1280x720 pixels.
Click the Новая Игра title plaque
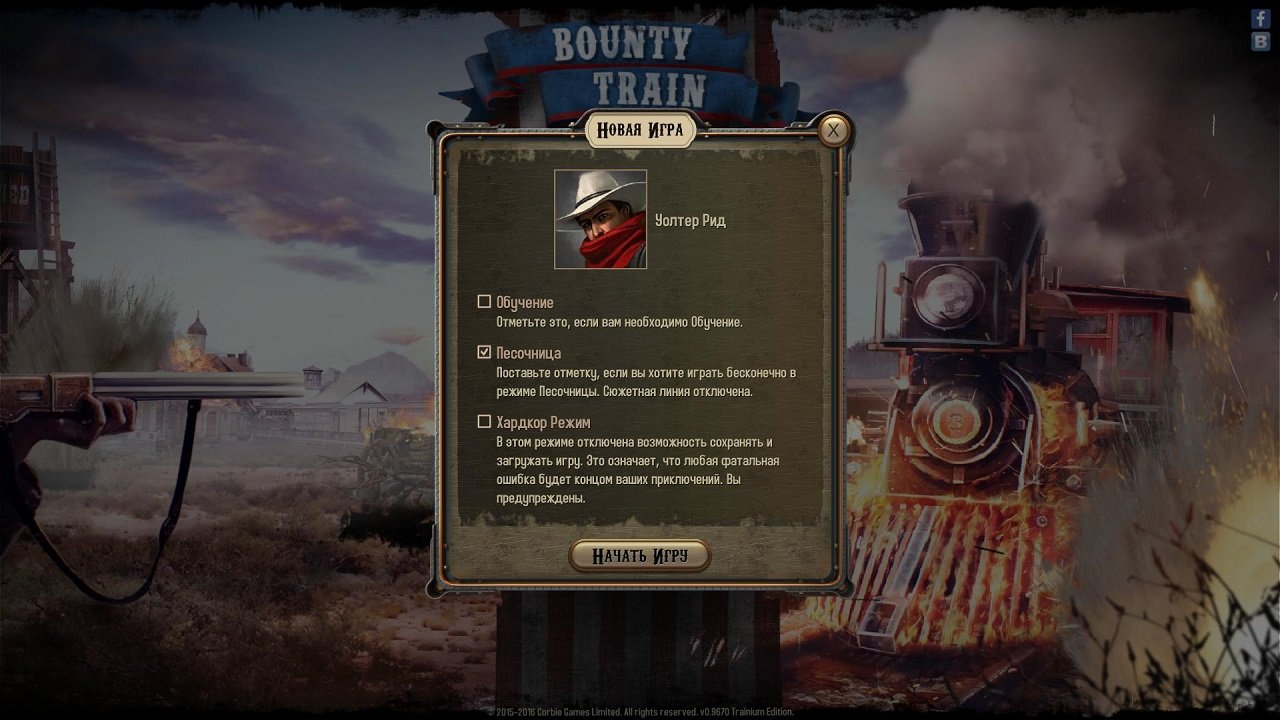coord(640,128)
